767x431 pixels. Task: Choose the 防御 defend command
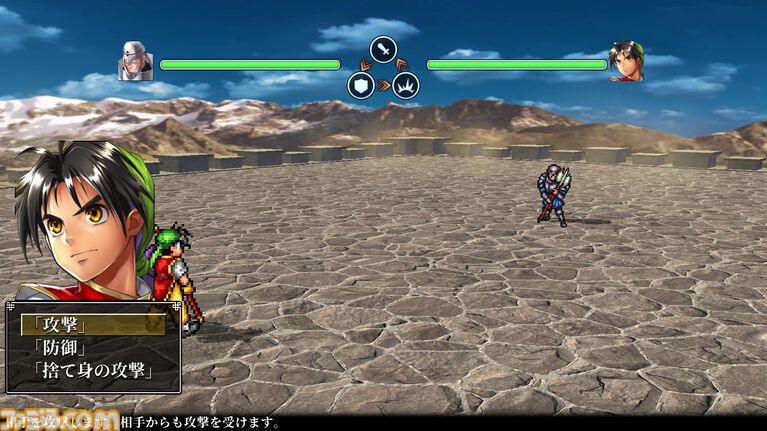pyautogui.click(x=62, y=347)
